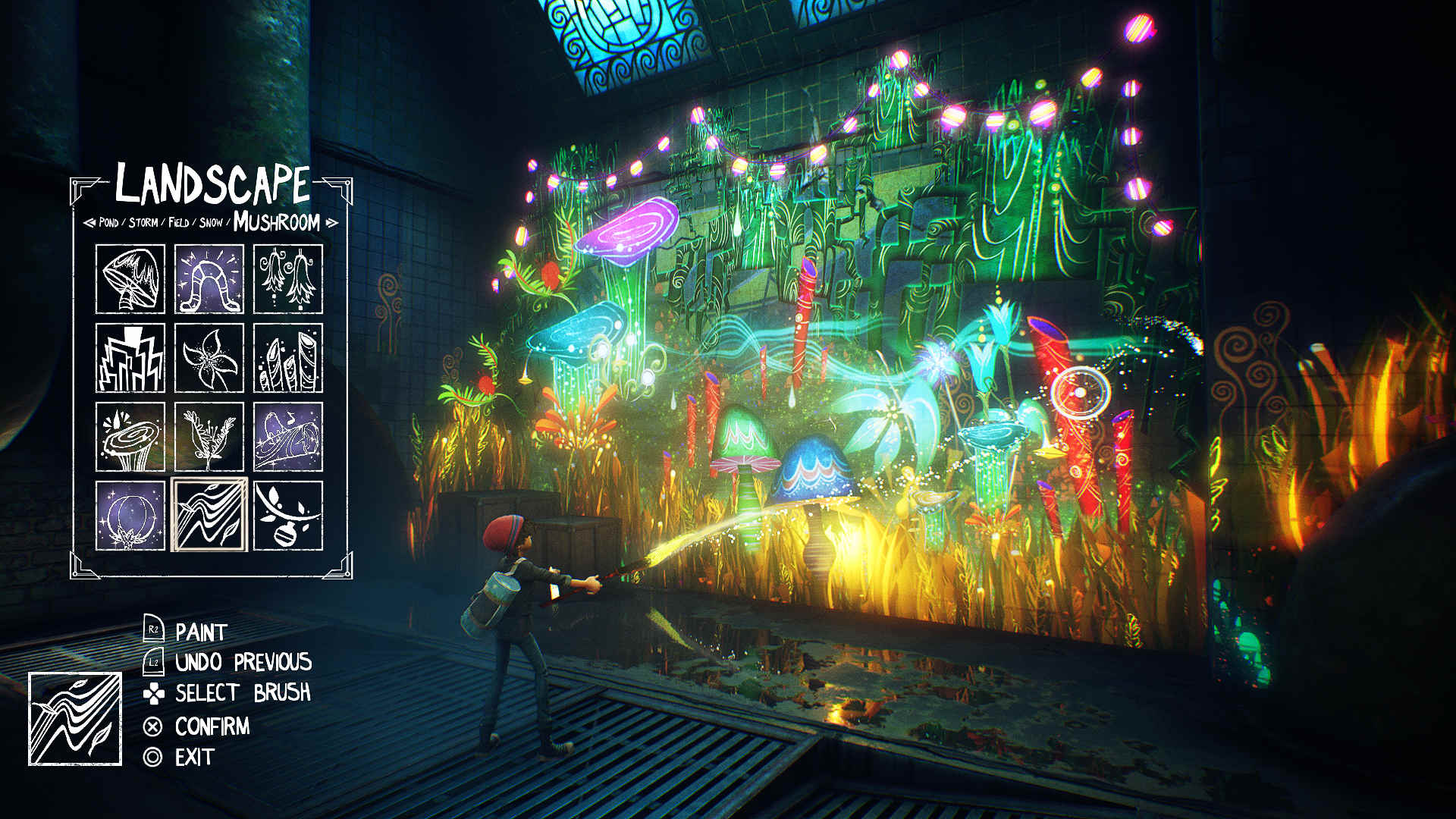Select the swirling trumpet mushroom brush

click(130, 438)
